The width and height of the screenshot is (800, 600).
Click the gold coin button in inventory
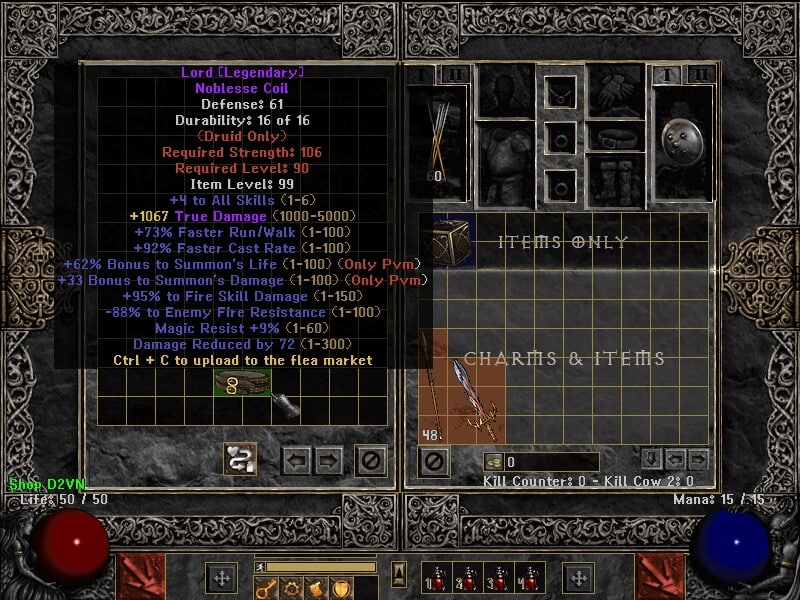tap(494, 462)
